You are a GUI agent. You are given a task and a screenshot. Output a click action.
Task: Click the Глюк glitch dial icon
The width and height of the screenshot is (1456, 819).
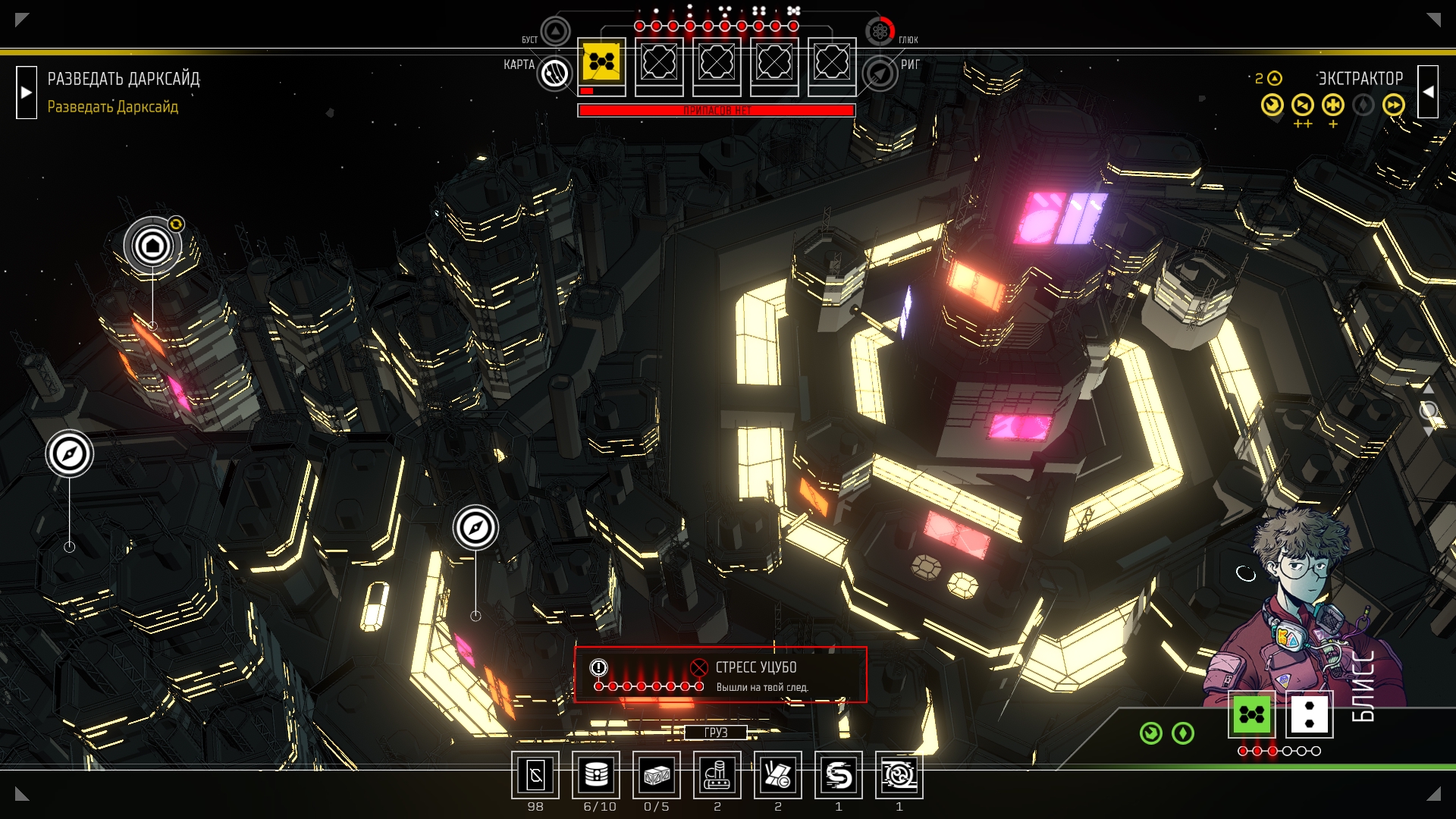pos(880,32)
